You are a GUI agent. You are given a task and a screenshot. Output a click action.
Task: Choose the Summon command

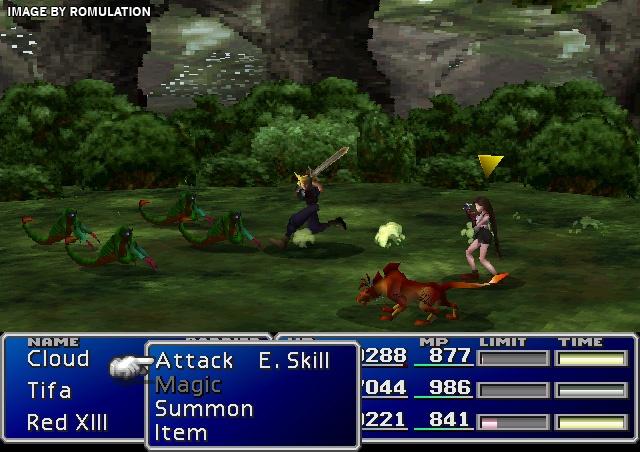204,409
